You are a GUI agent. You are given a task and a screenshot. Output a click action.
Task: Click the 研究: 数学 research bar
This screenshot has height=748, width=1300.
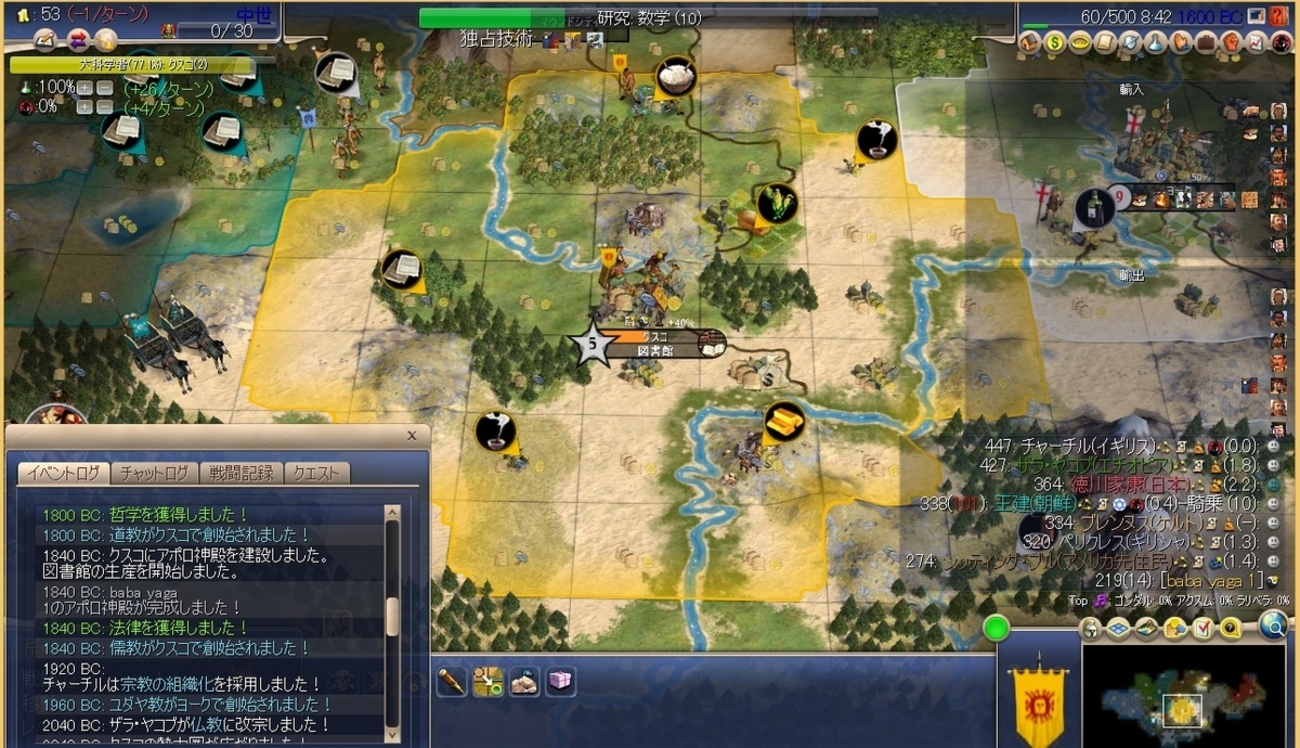pyautogui.click(x=648, y=18)
